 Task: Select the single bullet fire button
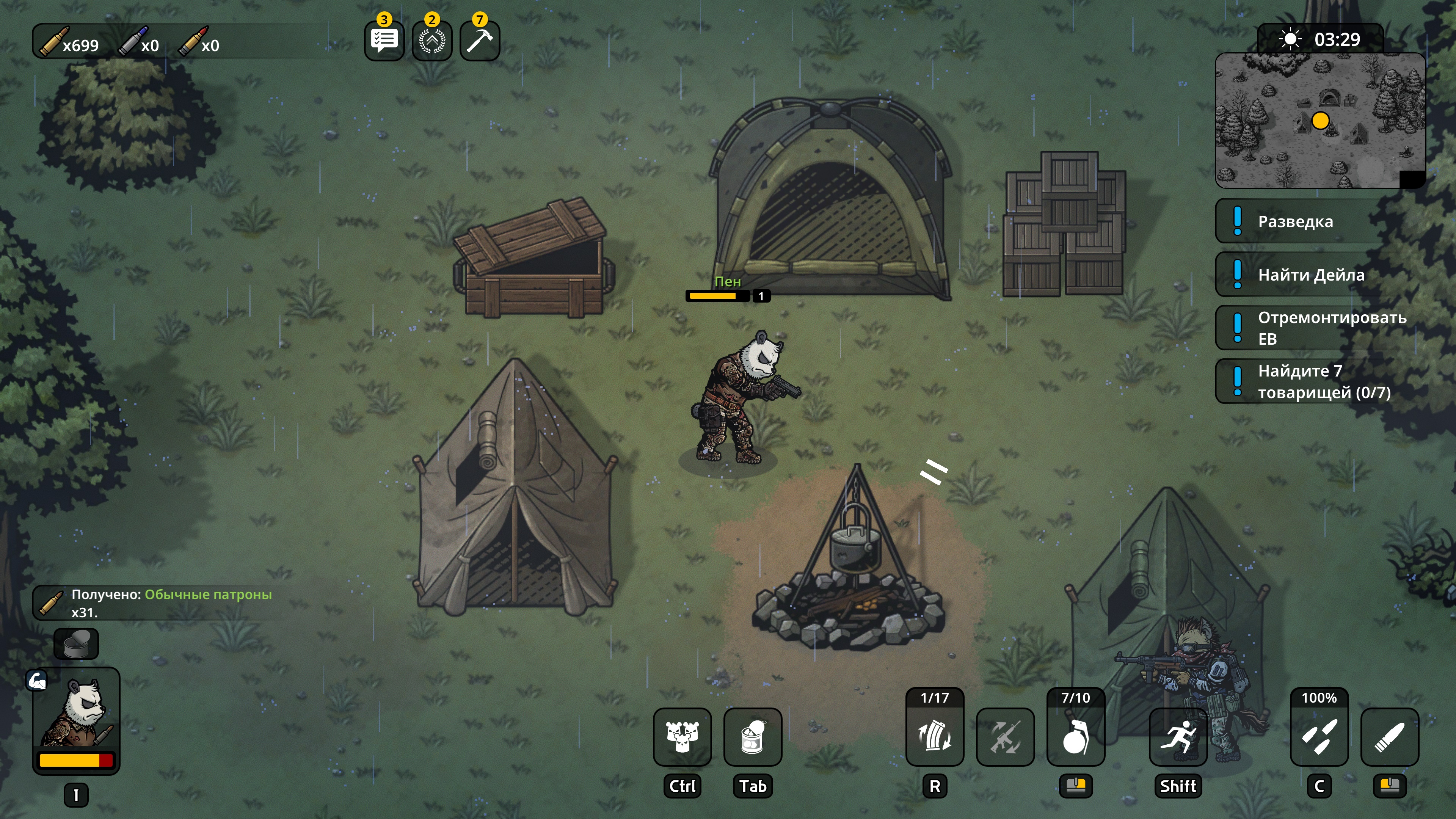[x=1389, y=736]
